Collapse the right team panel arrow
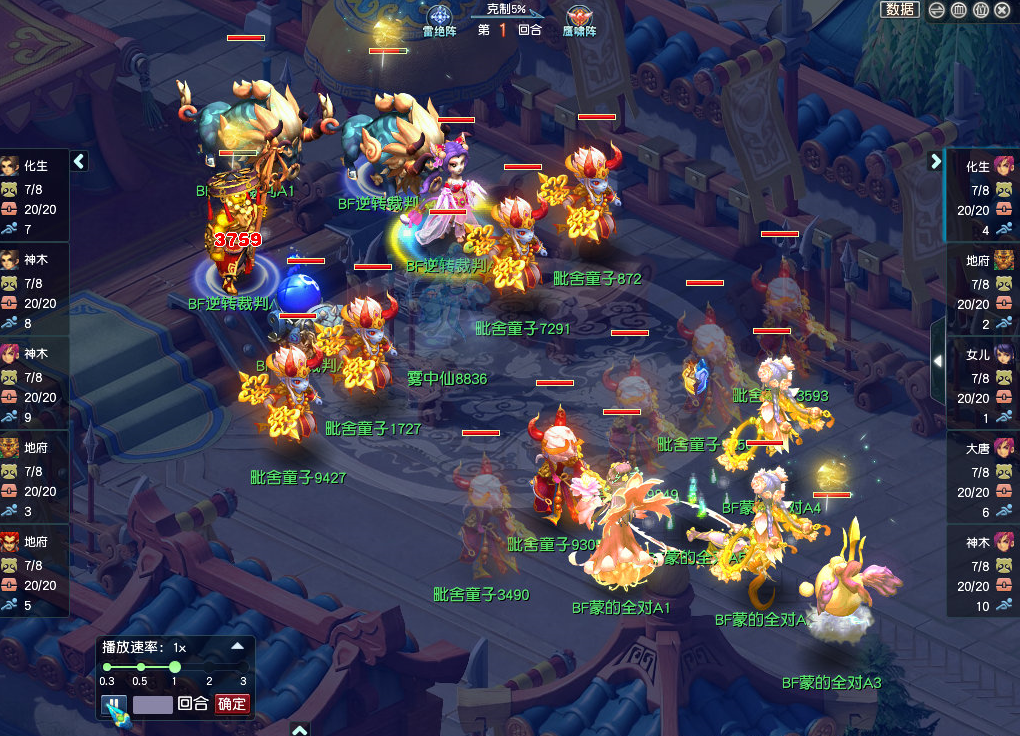This screenshot has width=1020, height=736. click(x=936, y=161)
